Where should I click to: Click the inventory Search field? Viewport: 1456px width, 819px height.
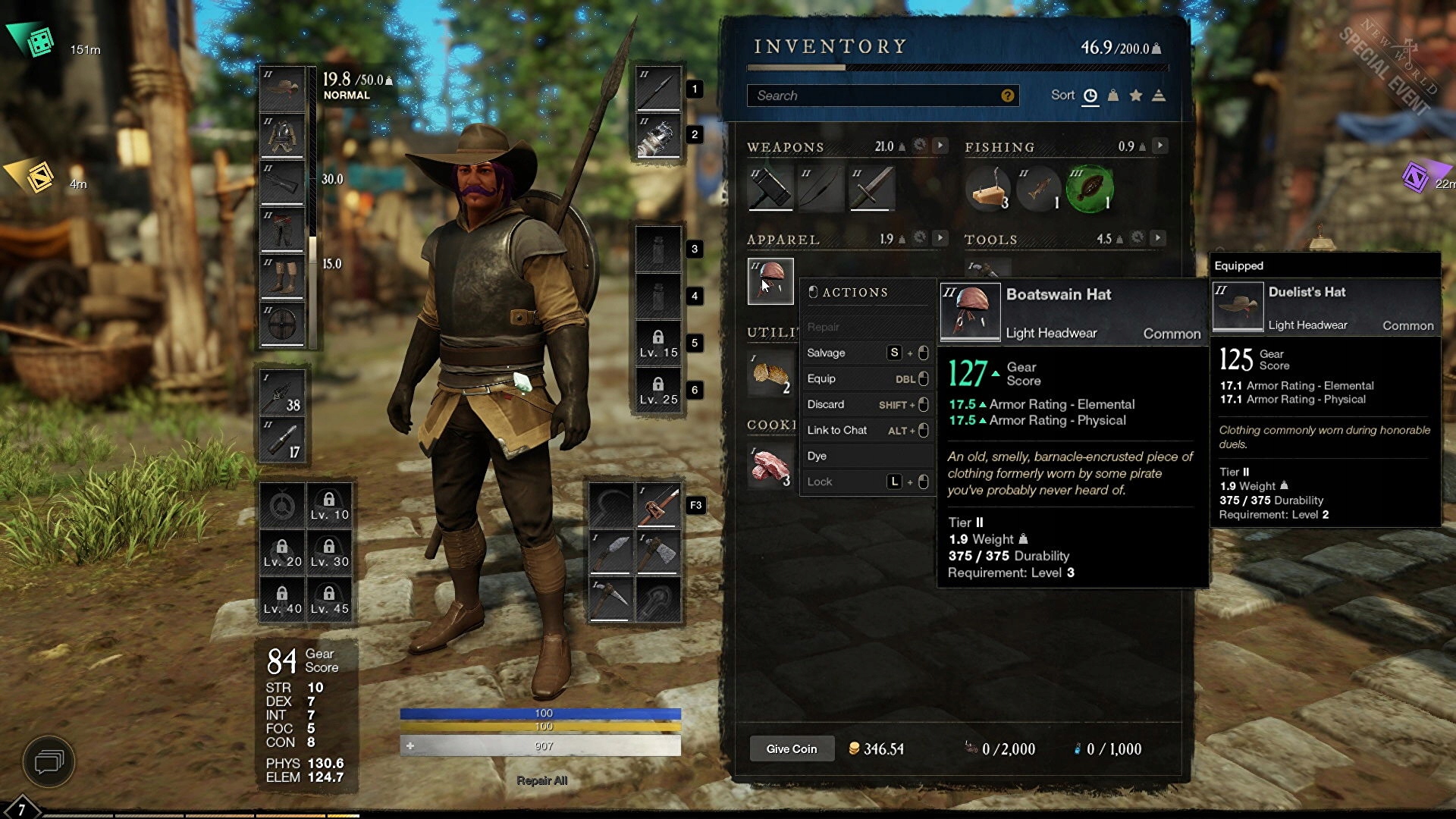tap(872, 96)
